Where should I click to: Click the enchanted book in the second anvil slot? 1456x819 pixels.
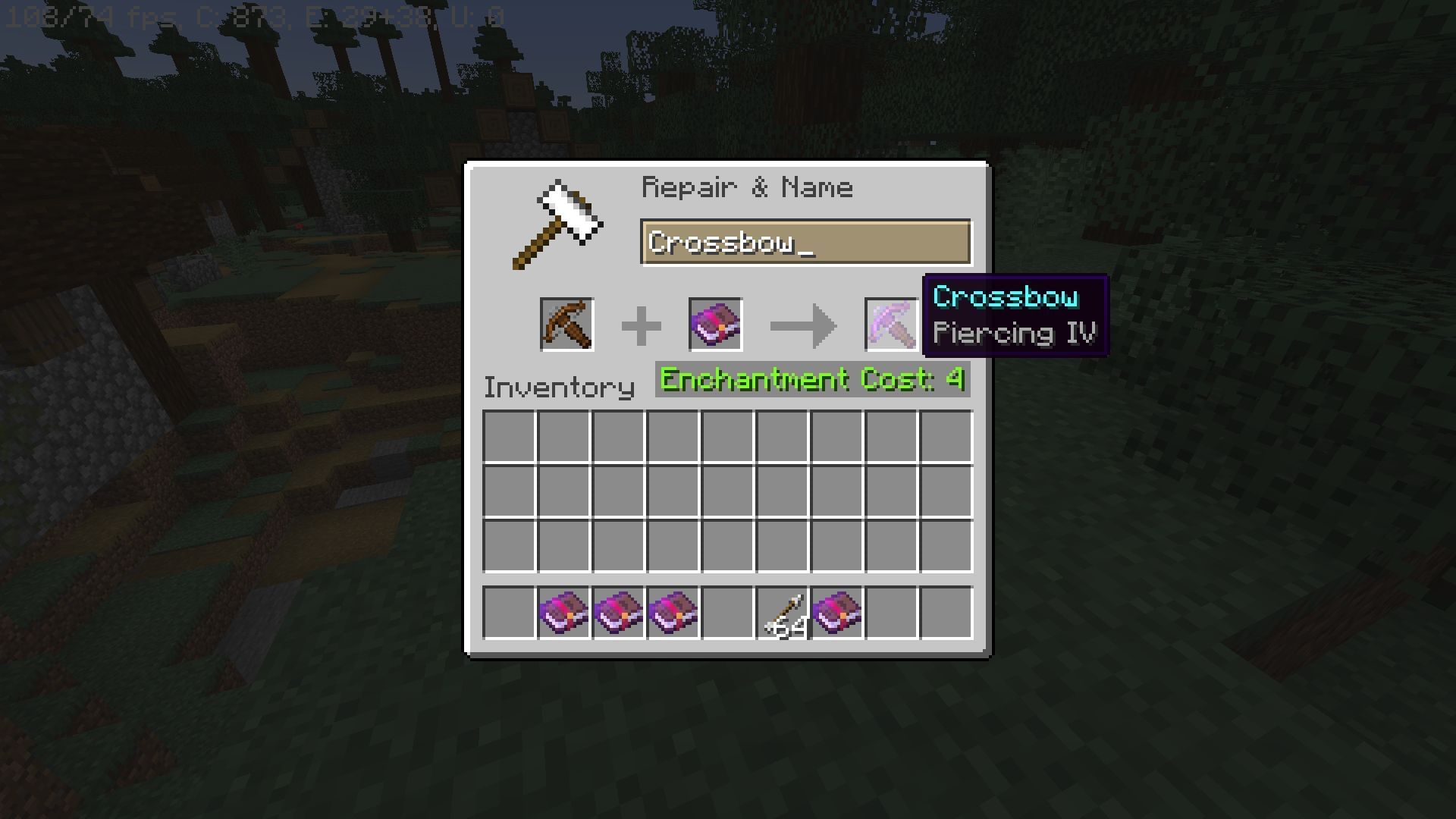pos(716,324)
